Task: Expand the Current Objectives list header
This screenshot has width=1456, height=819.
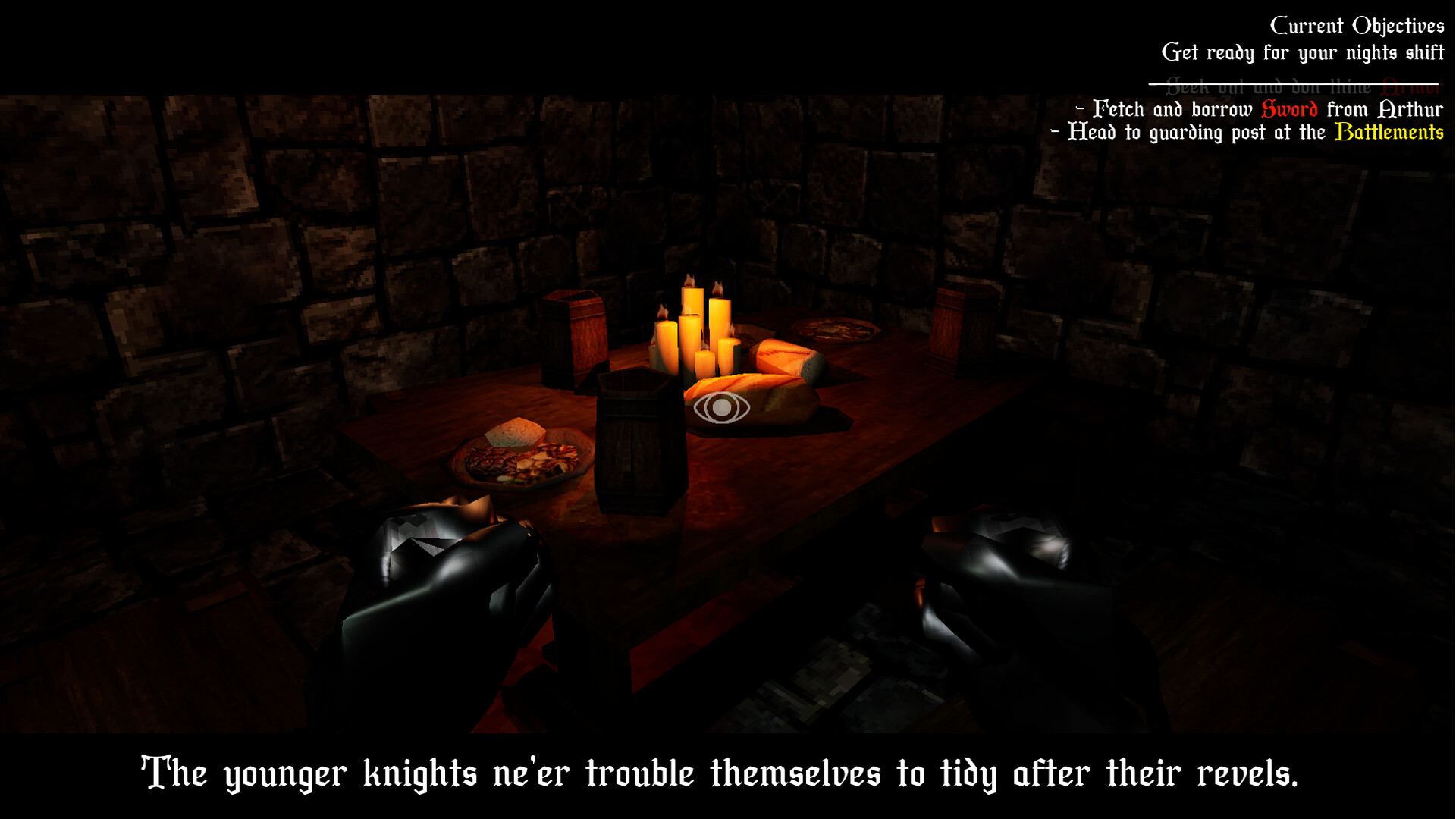Action: coord(1356,24)
